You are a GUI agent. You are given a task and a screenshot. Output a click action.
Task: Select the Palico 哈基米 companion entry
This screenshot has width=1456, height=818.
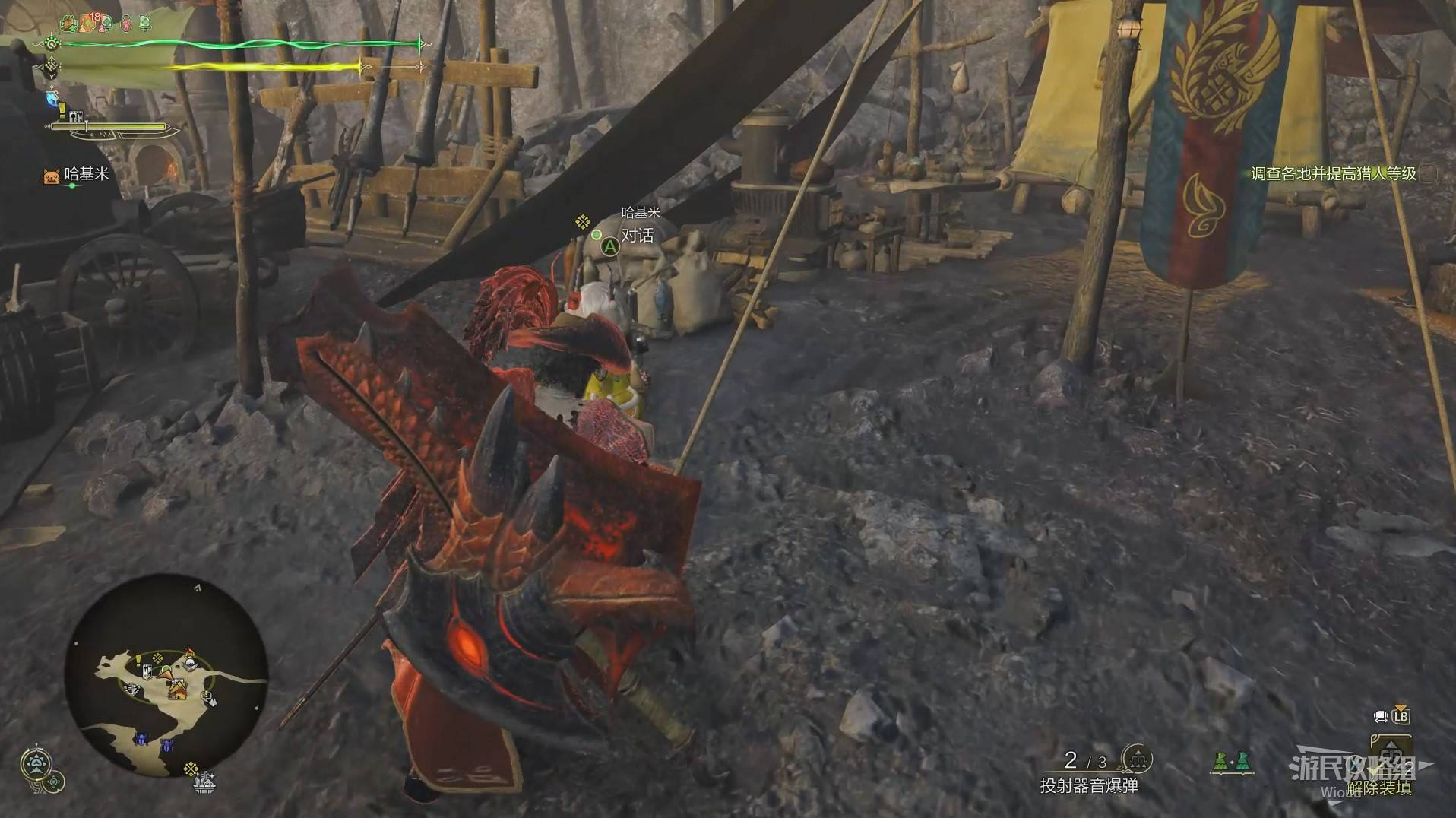click(x=78, y=175)
